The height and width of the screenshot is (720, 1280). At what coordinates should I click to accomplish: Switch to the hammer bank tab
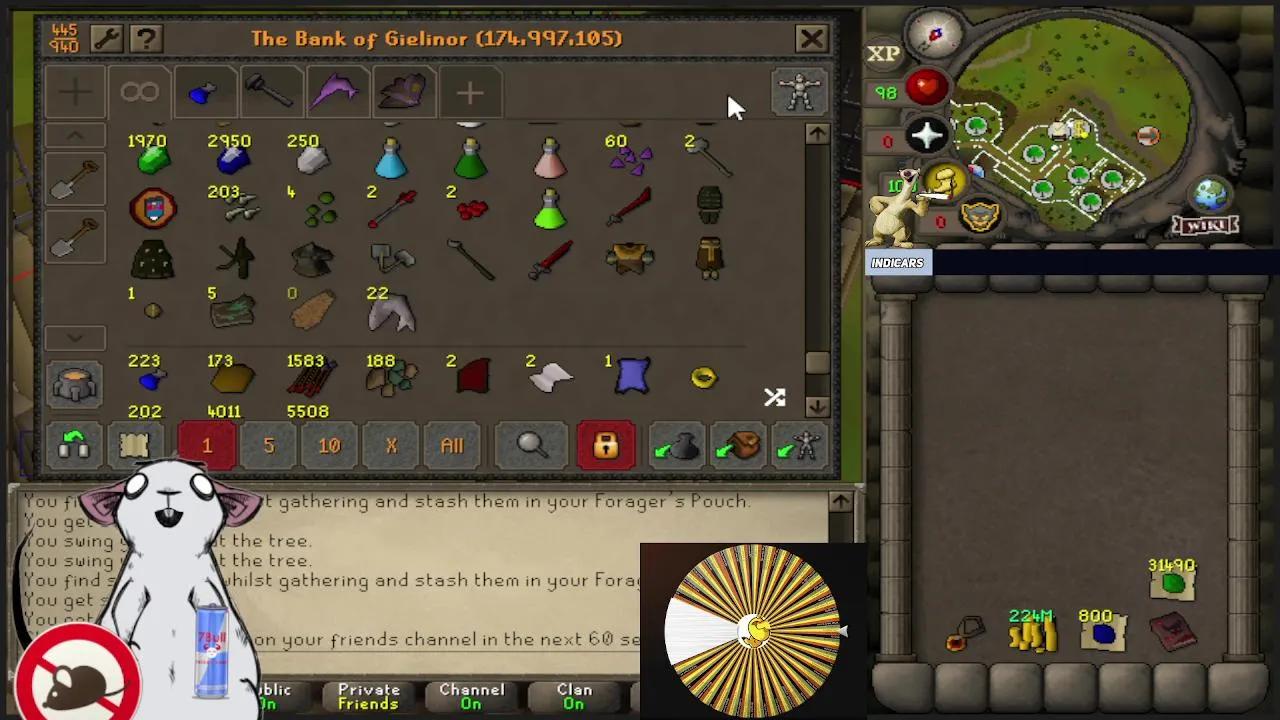tap(271, 92)
